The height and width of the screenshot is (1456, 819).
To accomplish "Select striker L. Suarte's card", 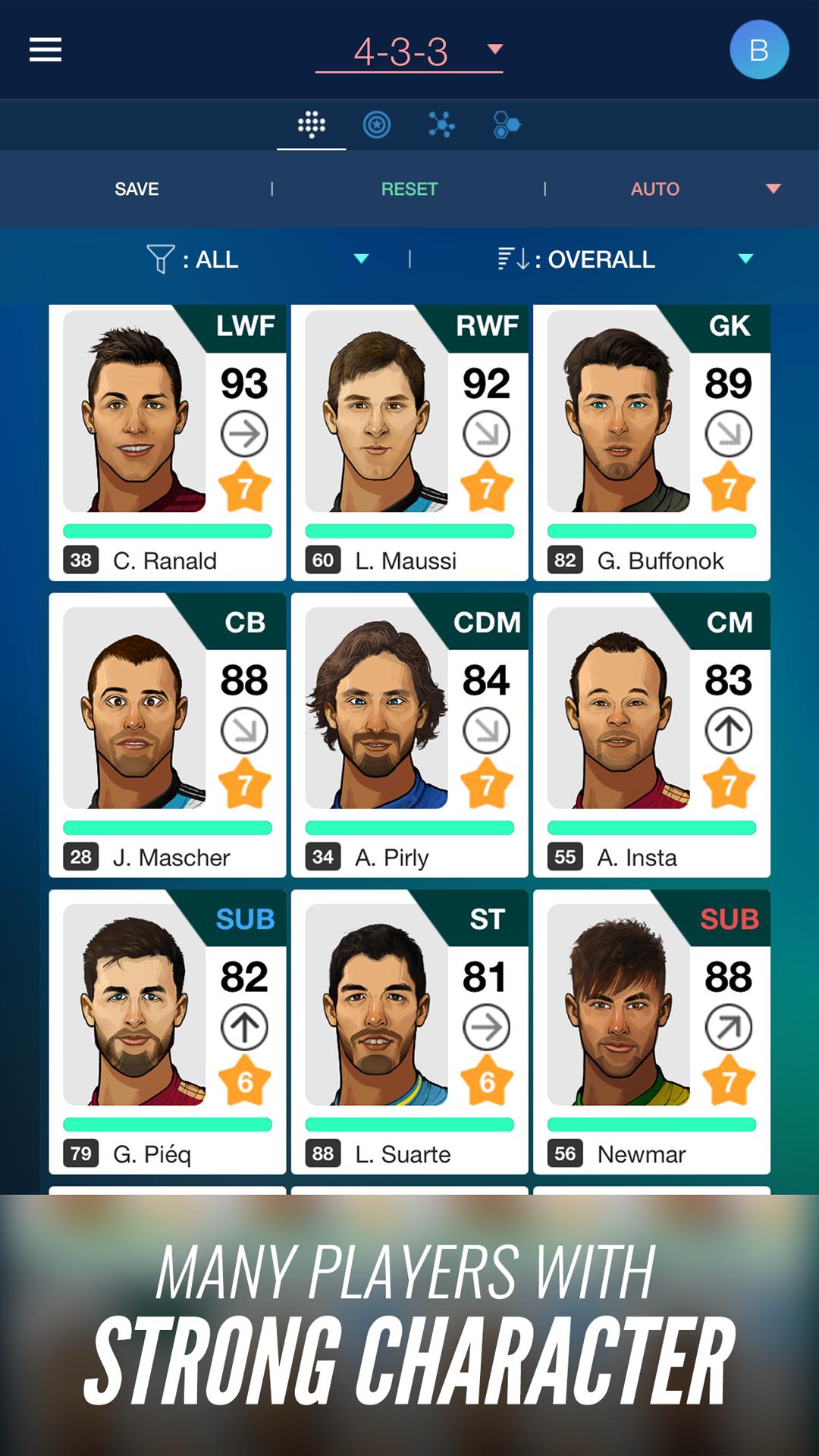I will click(409, 1031).
